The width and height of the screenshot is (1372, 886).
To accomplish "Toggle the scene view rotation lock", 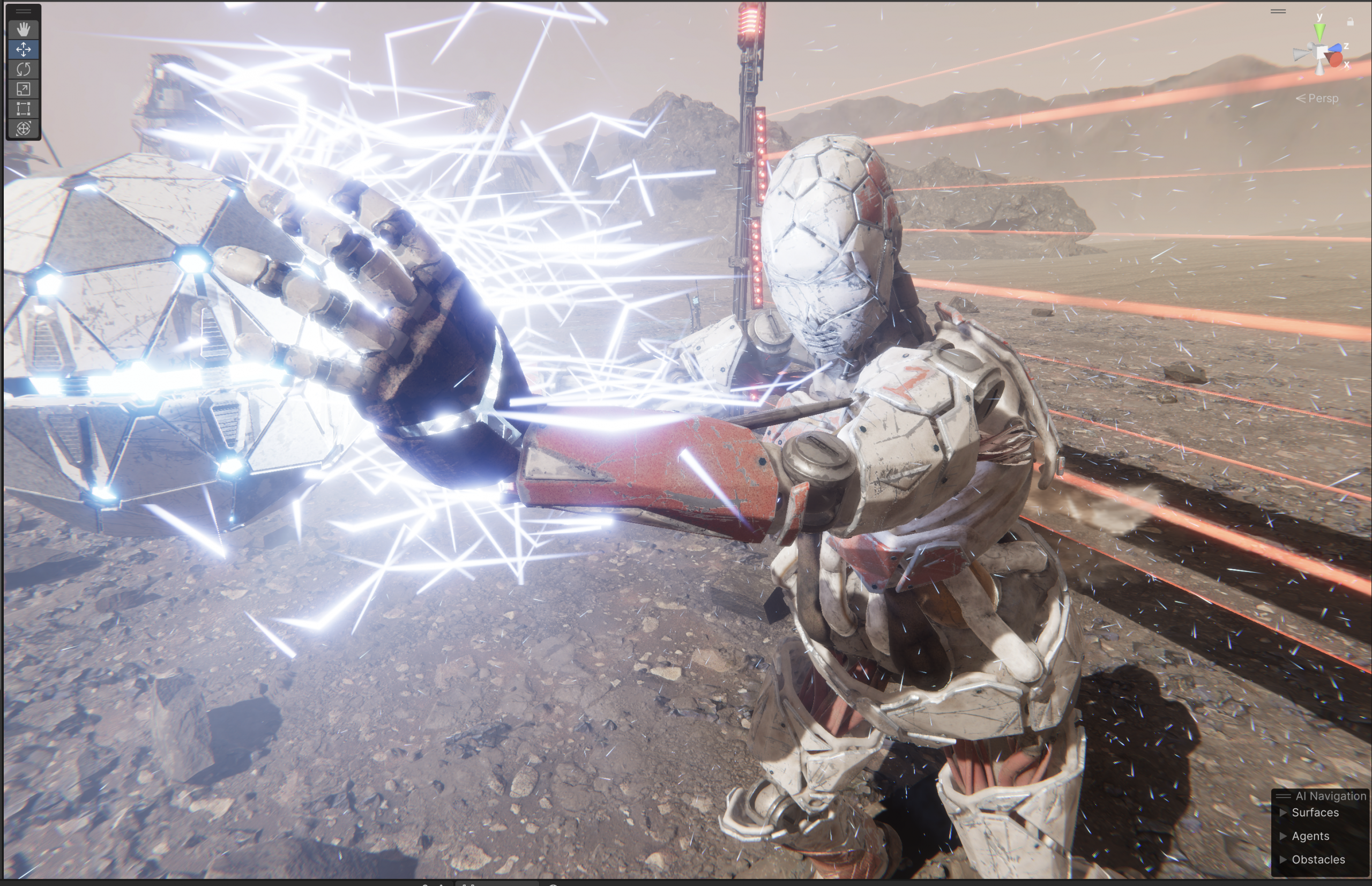I will coord(1350,22).
